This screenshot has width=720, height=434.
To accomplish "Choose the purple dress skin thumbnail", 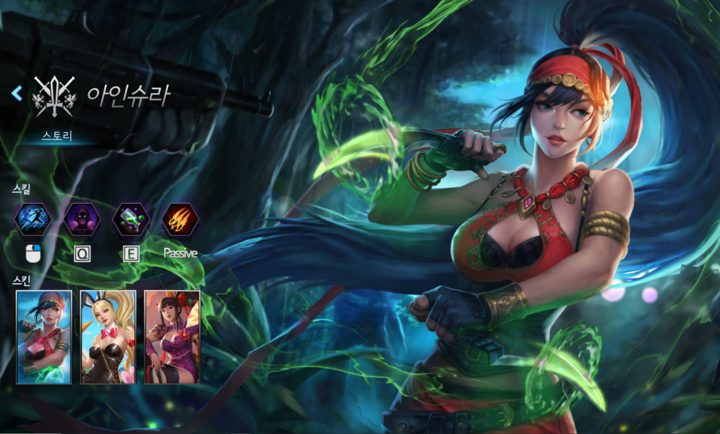I will coord(171,337).
